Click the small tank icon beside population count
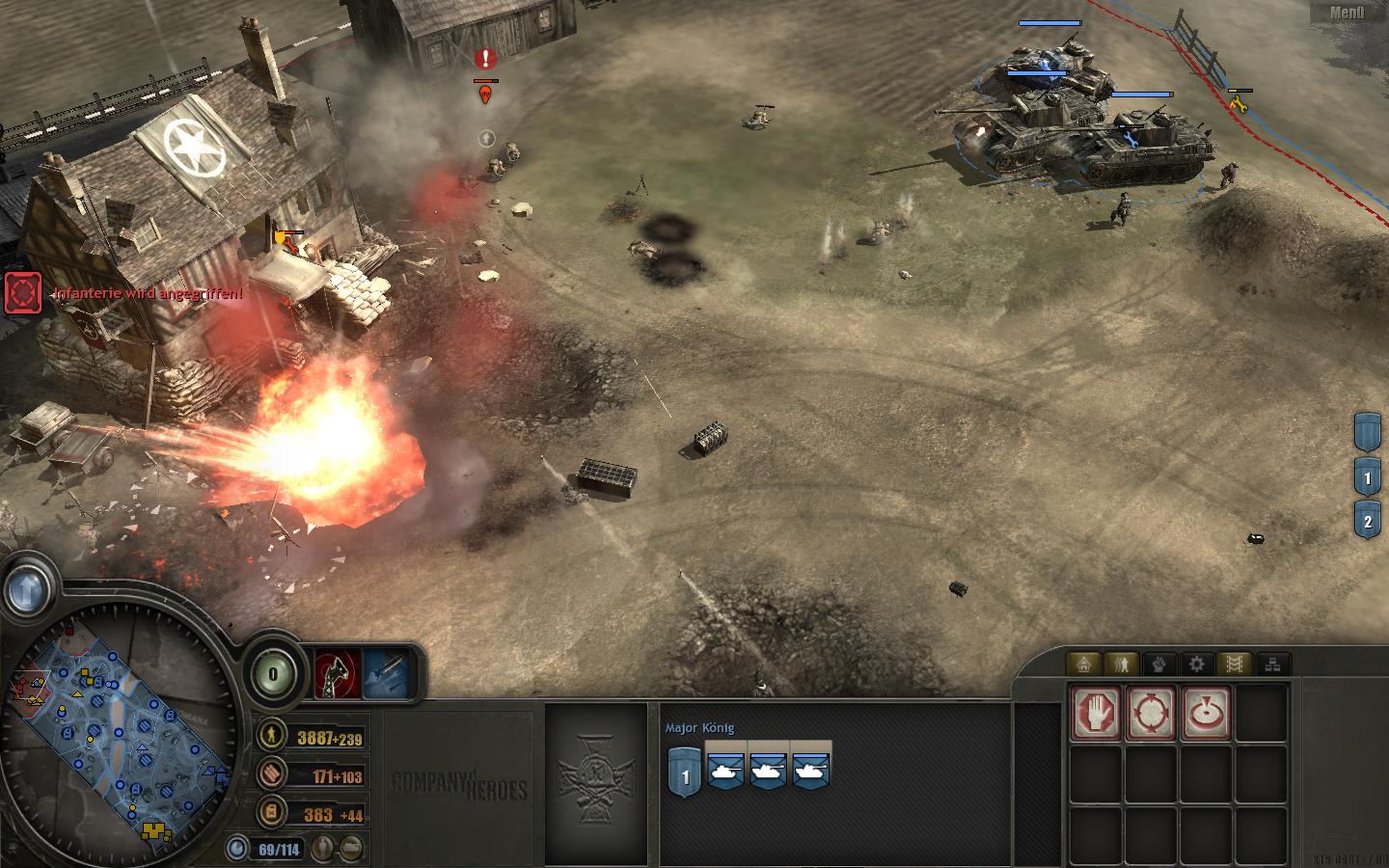This screenshot has width=1389, height=868. 353,849
